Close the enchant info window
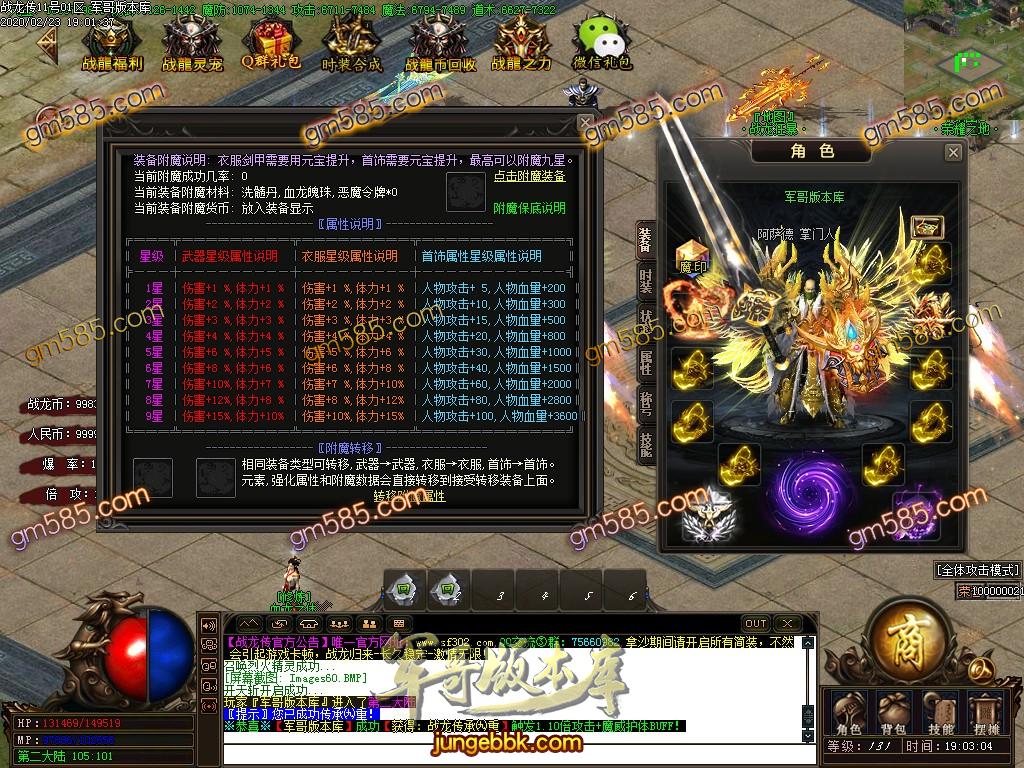 586,122
